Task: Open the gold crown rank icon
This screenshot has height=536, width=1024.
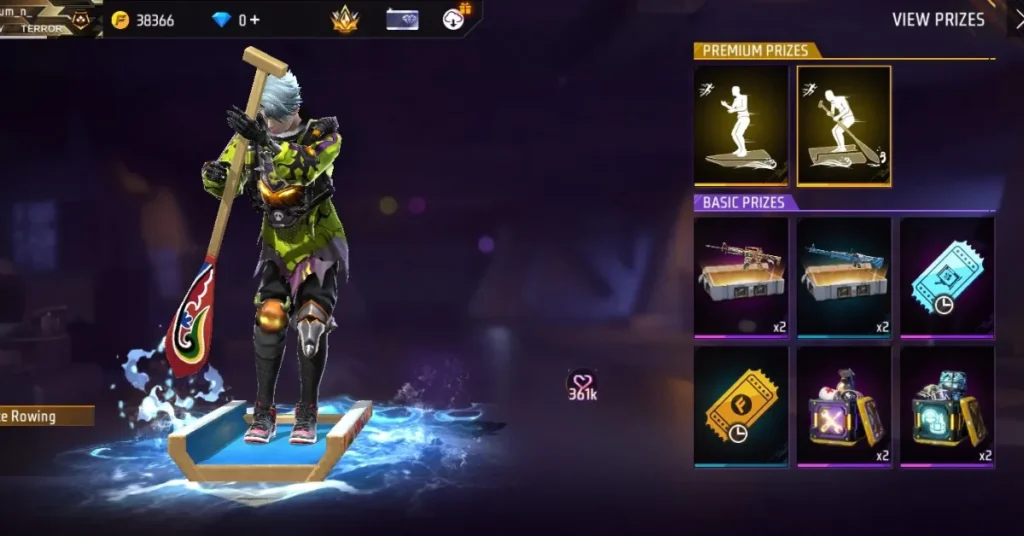Action: point(345,19)
